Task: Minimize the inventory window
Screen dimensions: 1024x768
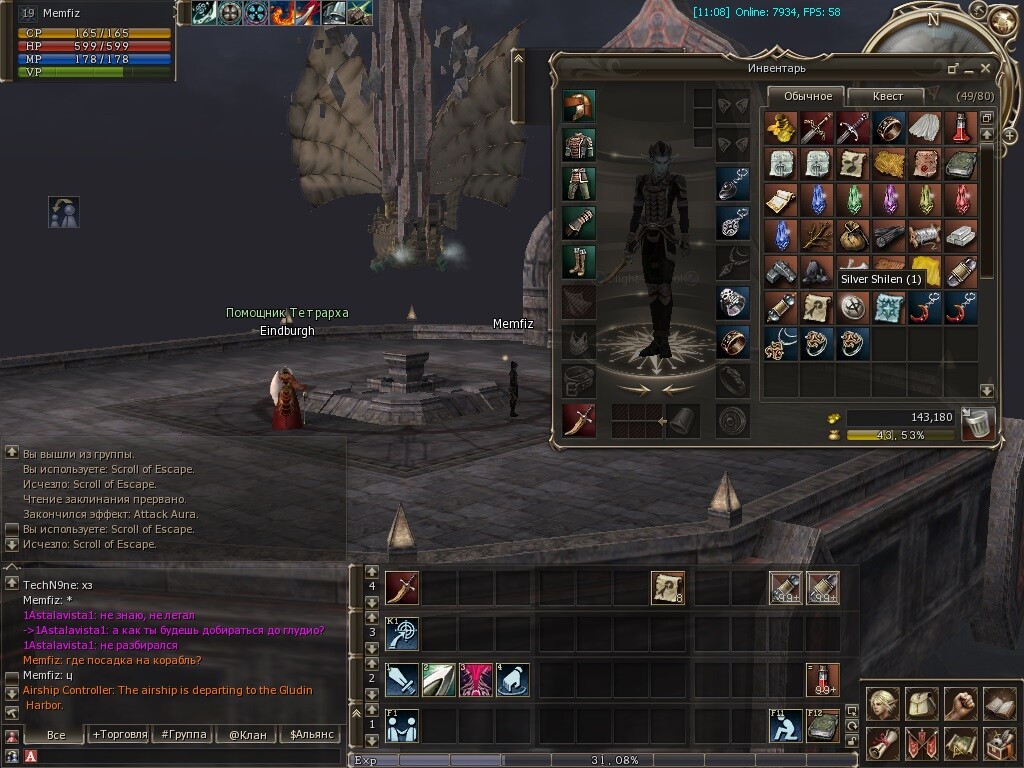Action: pyautogui.click(x=953, y=69)
